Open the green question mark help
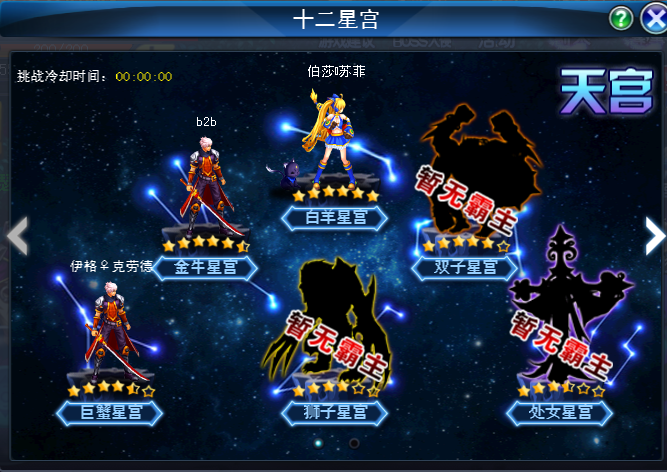This screenshot has width=667, height=472. [621, 19]
